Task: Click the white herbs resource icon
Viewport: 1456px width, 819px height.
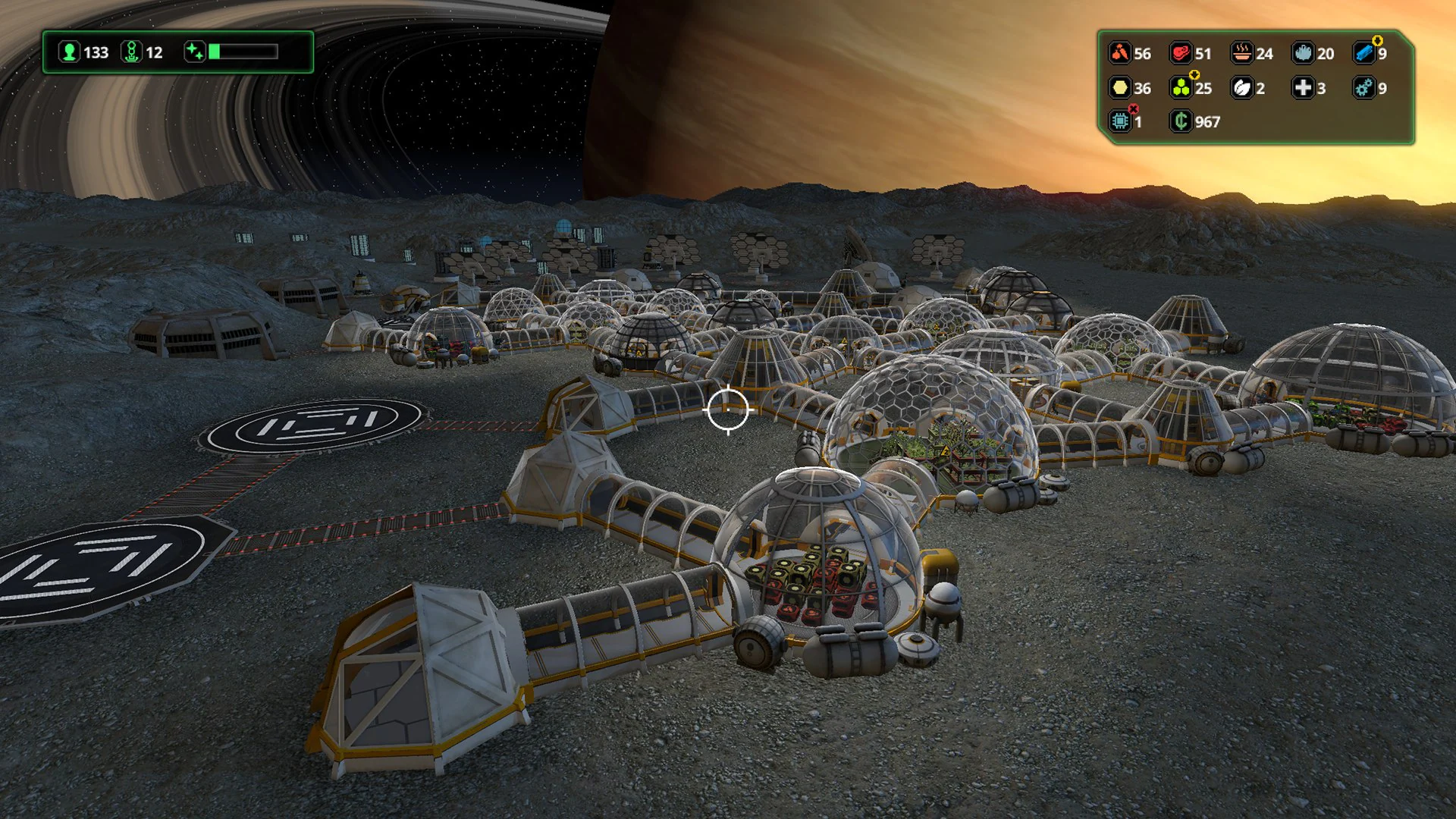Action: (1242, 89)
